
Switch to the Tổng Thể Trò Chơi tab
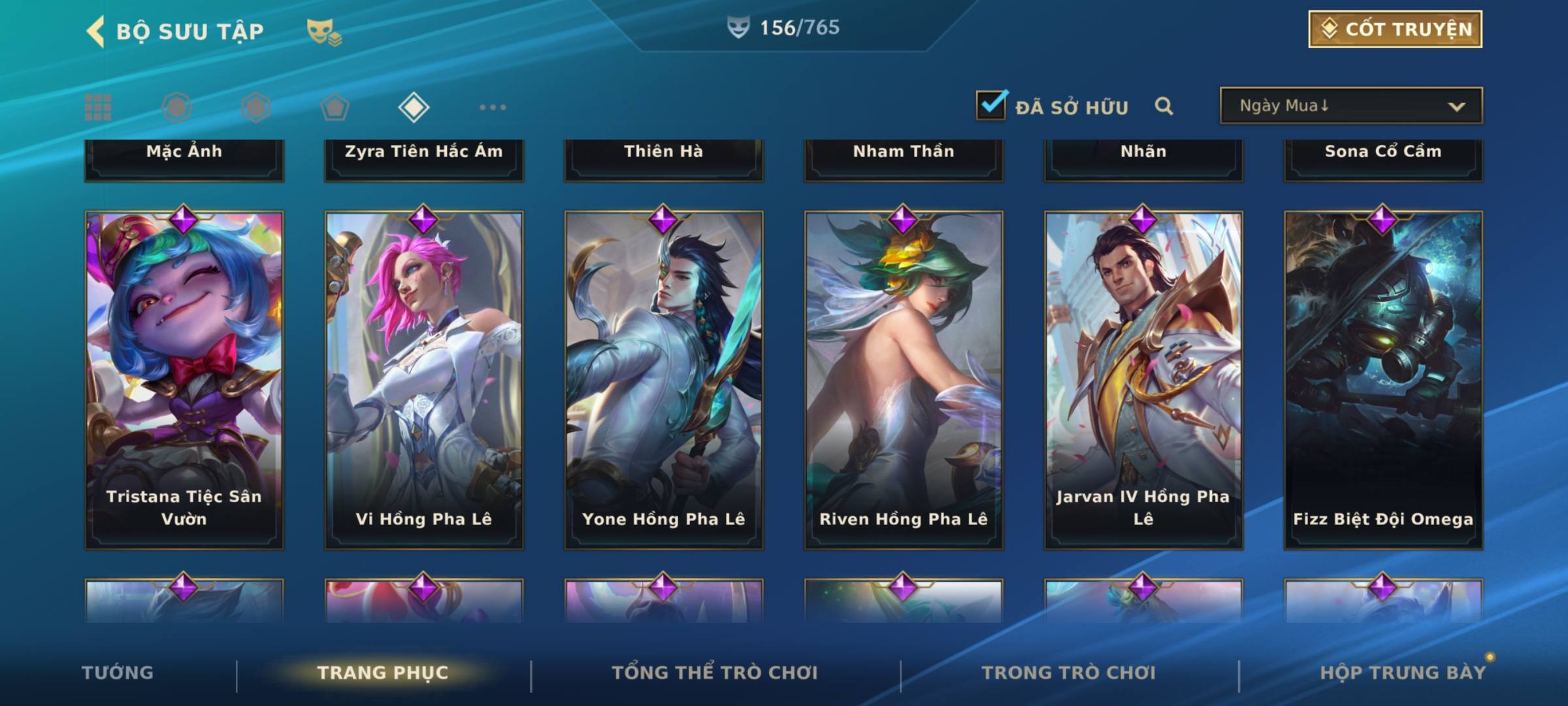715,673
